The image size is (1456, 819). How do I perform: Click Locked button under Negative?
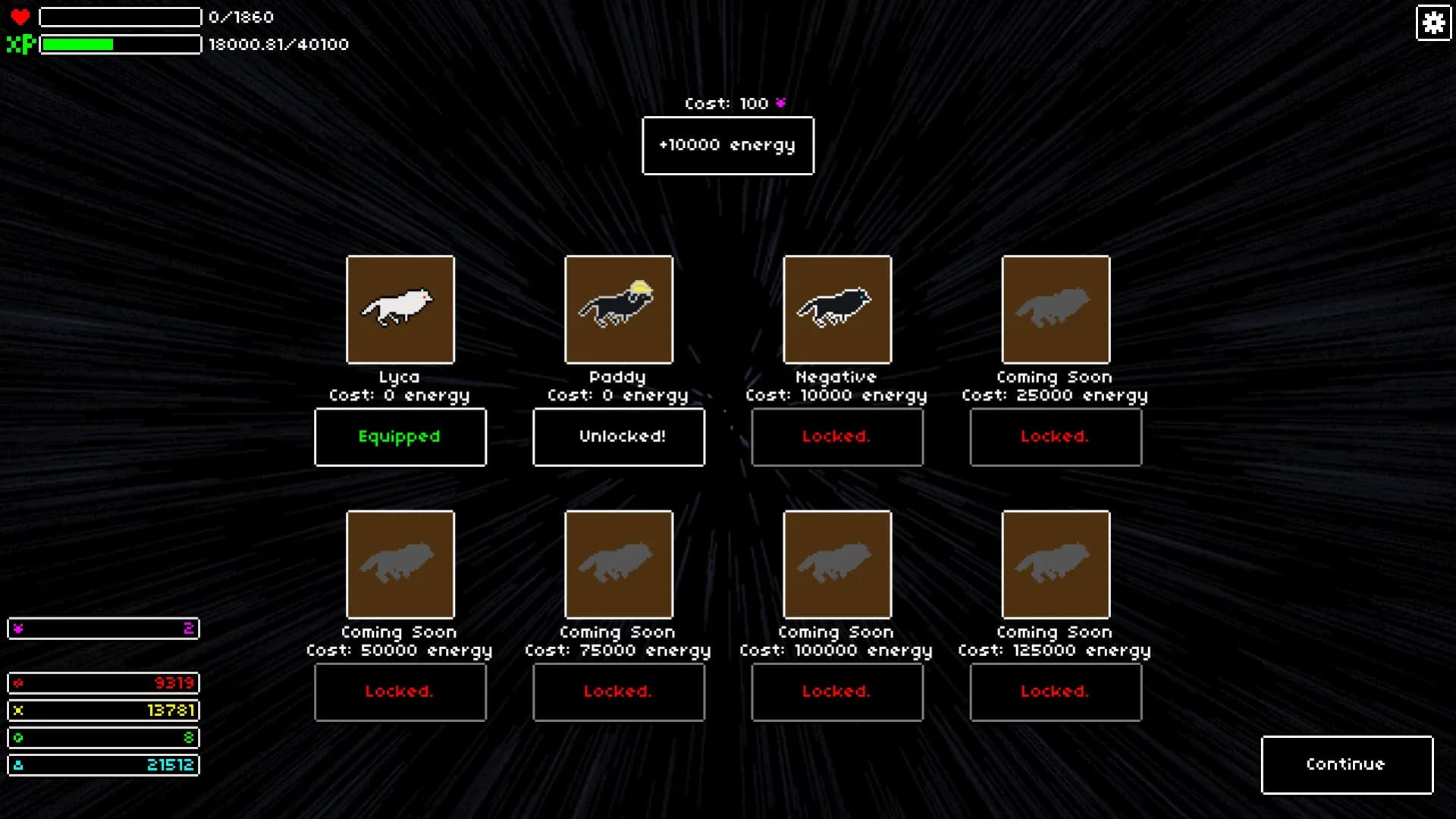coord(837,437)
